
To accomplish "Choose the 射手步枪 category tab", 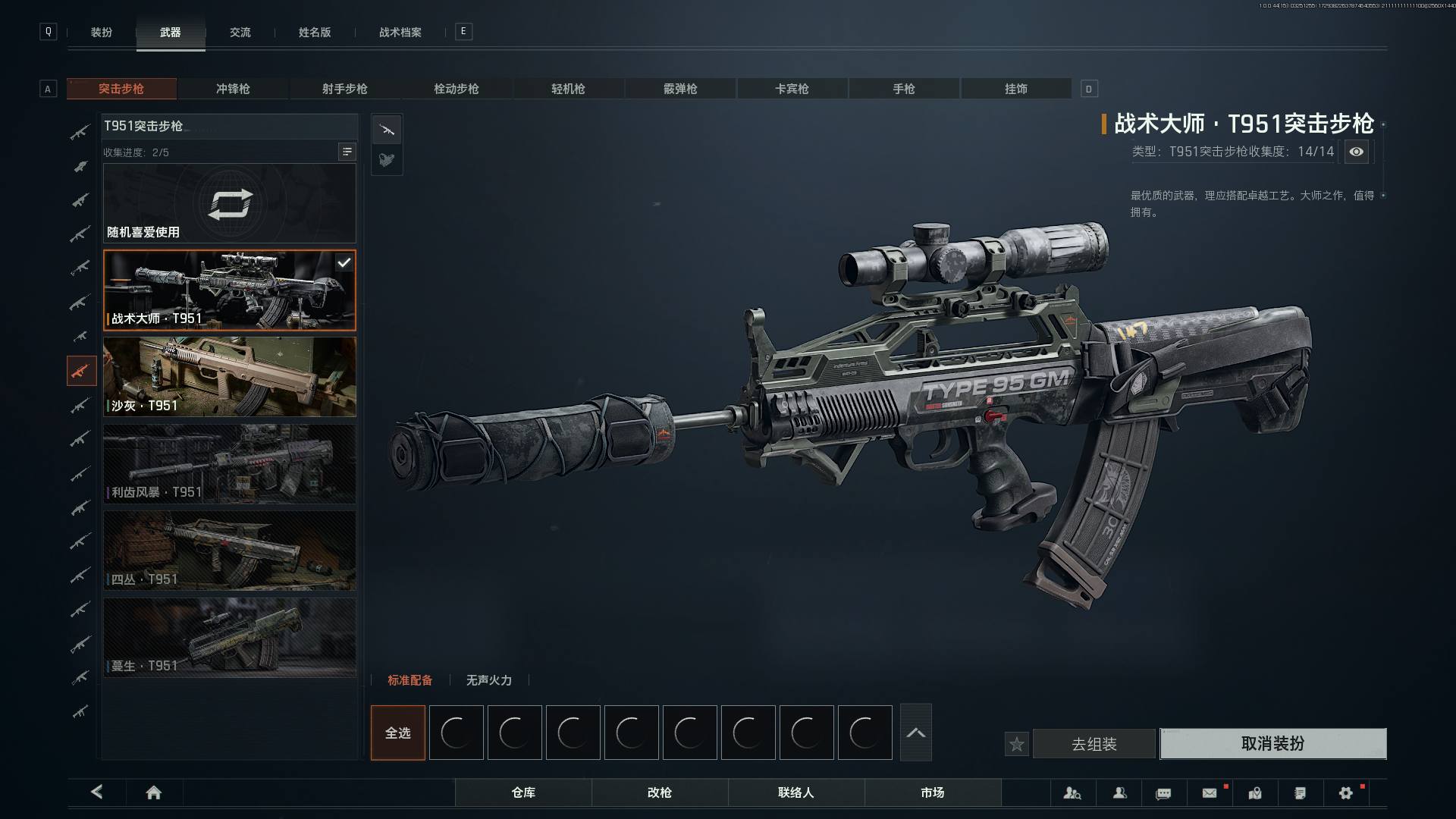I will [x=344, y=89].
